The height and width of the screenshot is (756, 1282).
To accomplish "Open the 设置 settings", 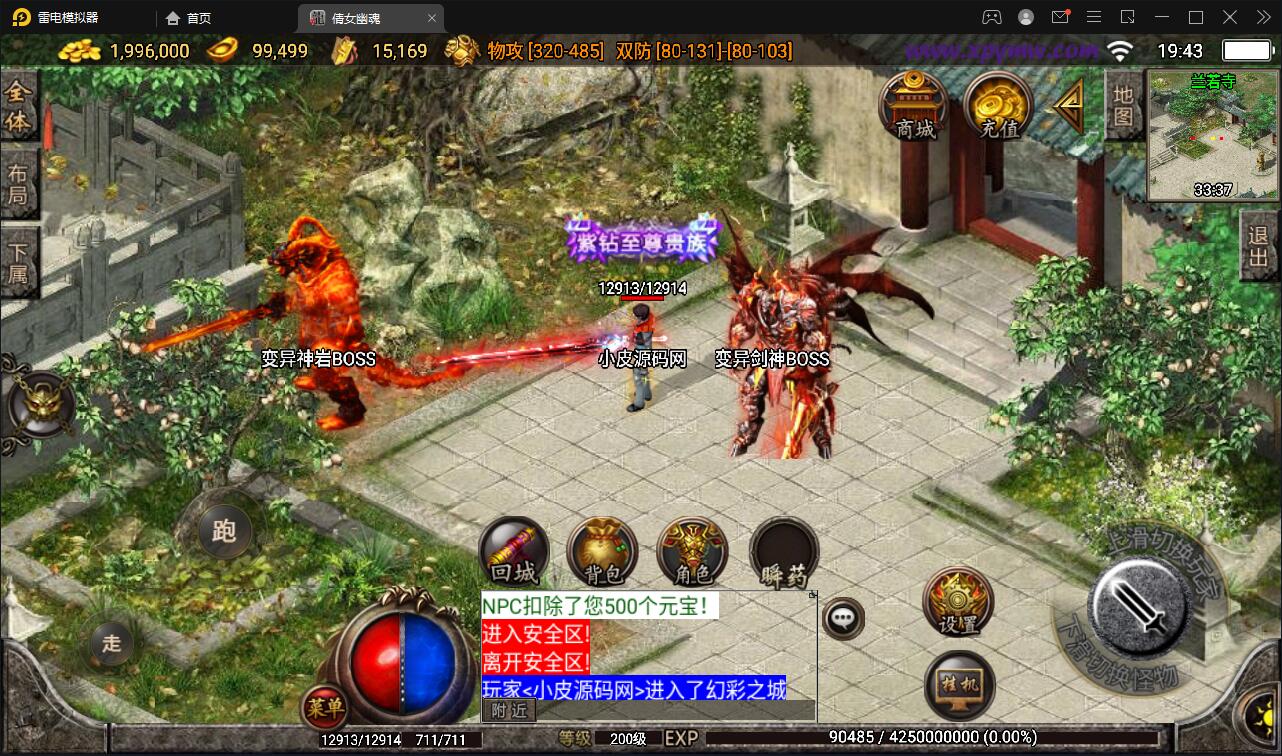I will point(958,602).
